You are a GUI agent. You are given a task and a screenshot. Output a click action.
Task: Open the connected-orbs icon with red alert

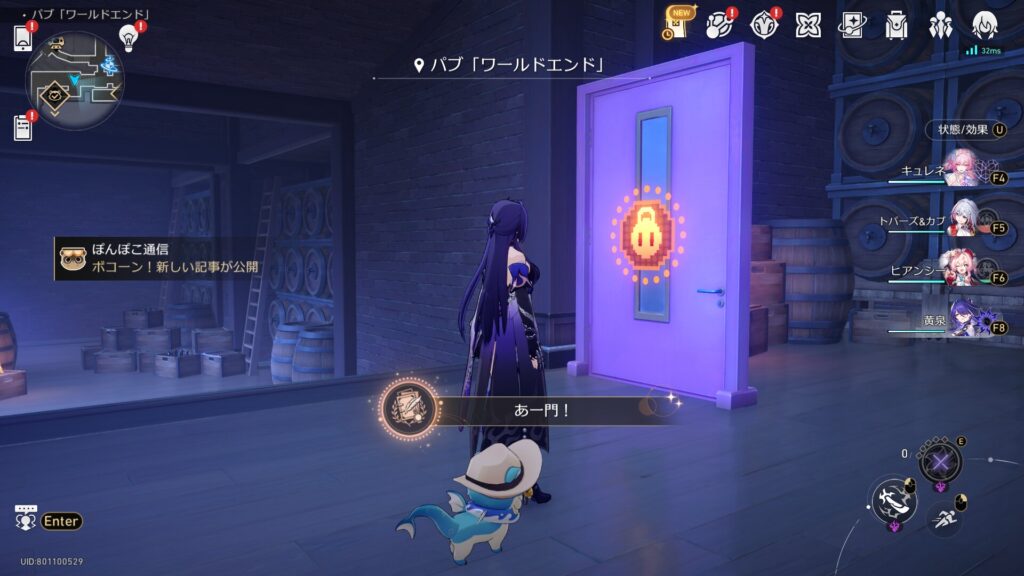point(720,25)
